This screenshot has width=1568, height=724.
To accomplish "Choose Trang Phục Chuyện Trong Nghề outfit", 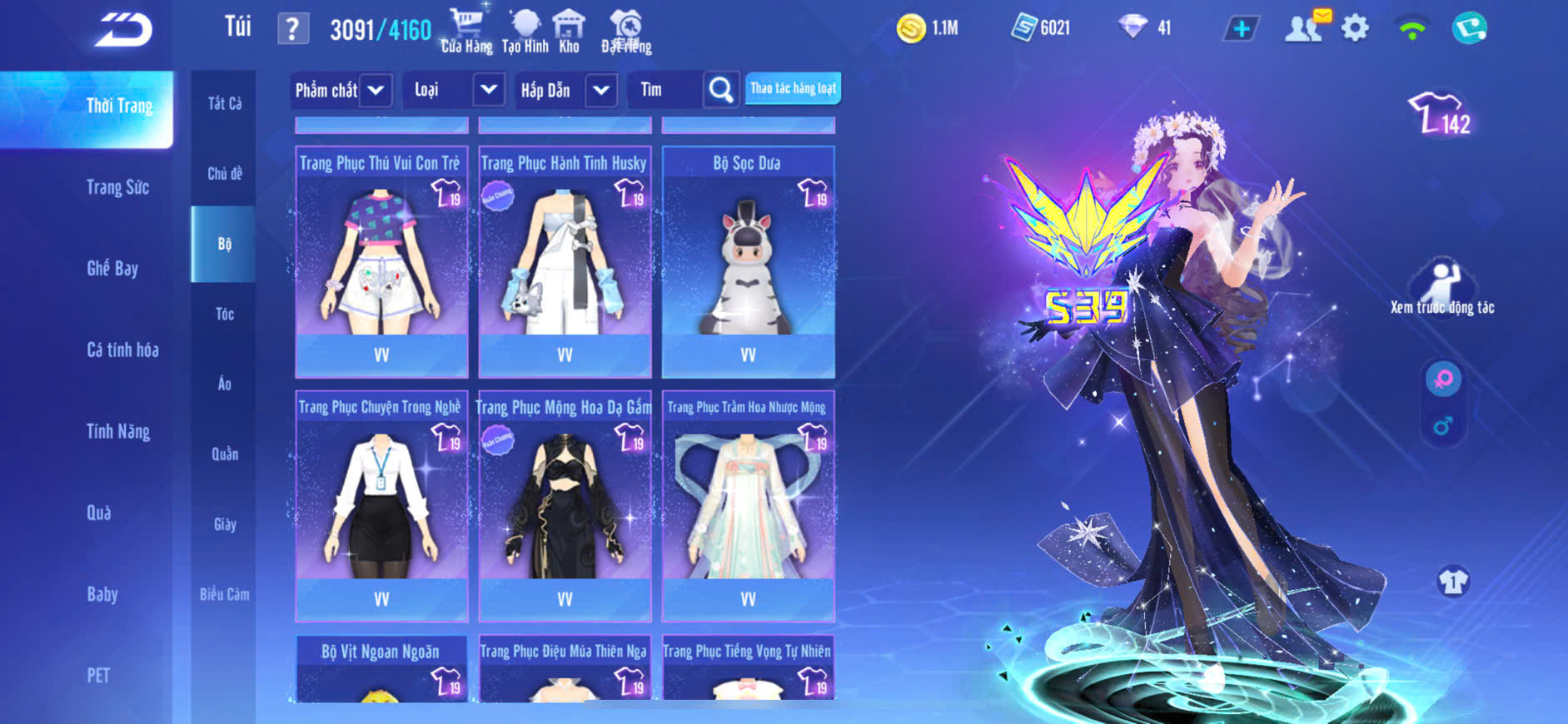I will pos(381,506).
